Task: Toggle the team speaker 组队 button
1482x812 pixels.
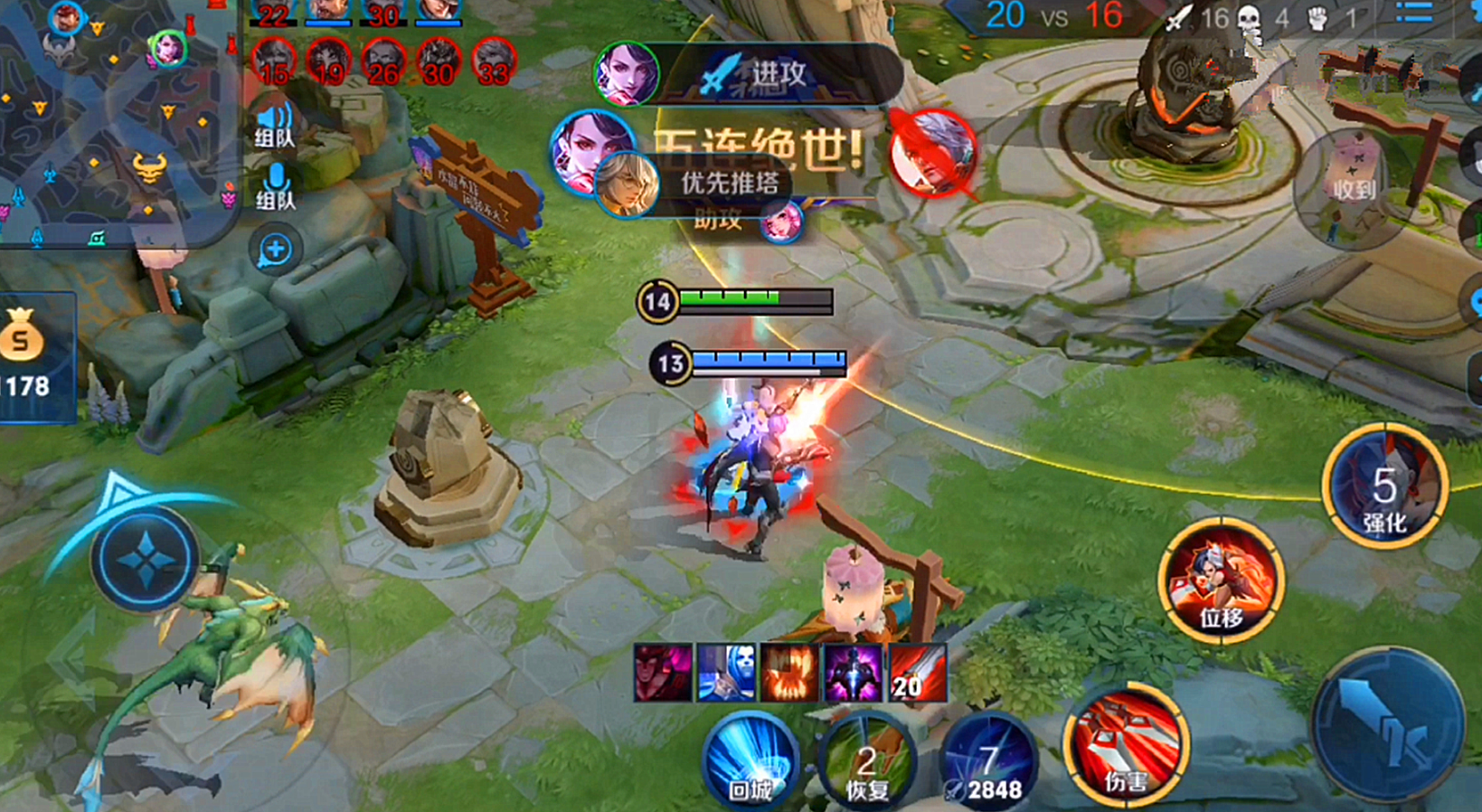Action: [x=274, y=124]
